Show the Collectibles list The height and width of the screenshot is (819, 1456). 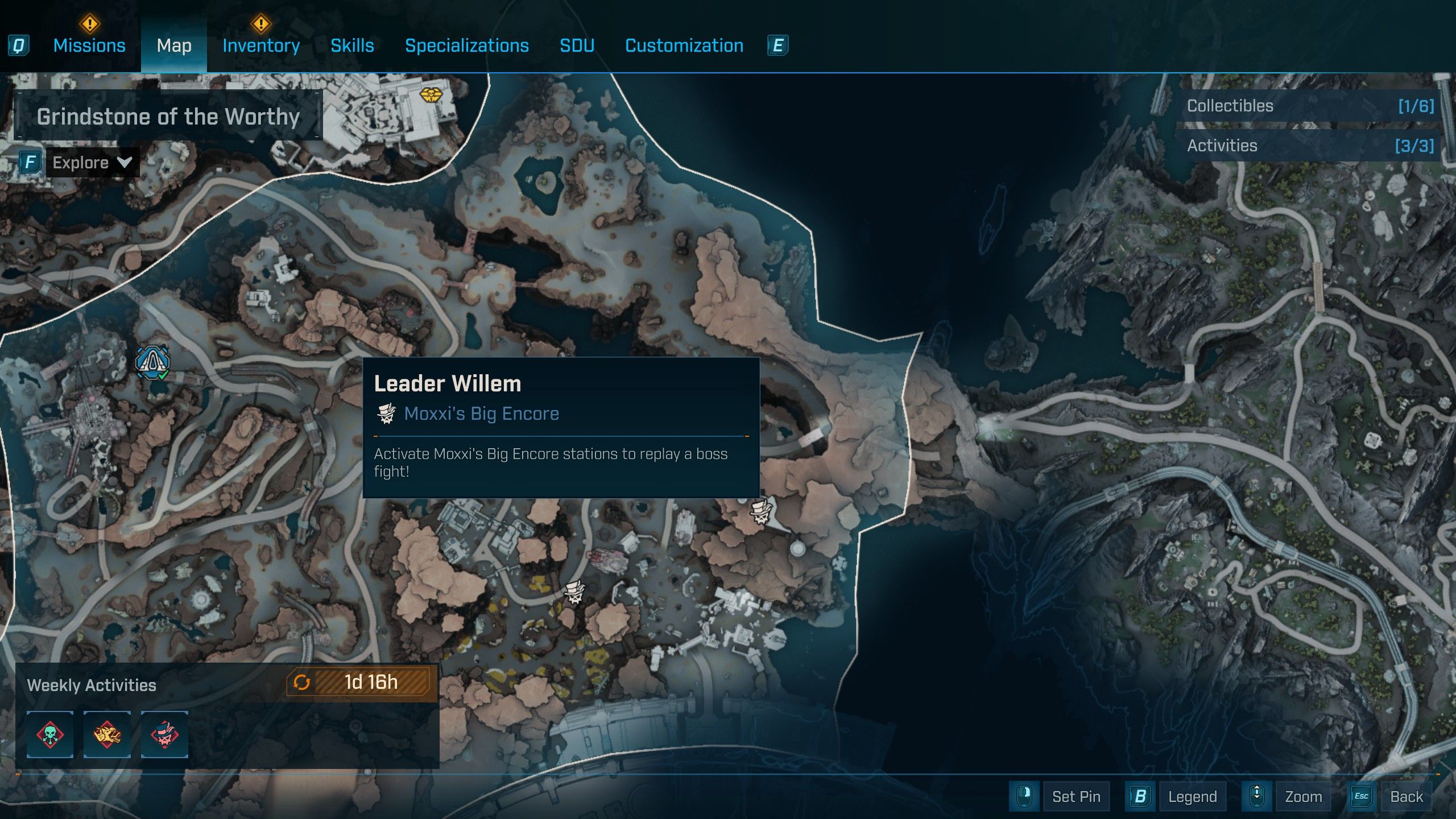[1309, 106]
